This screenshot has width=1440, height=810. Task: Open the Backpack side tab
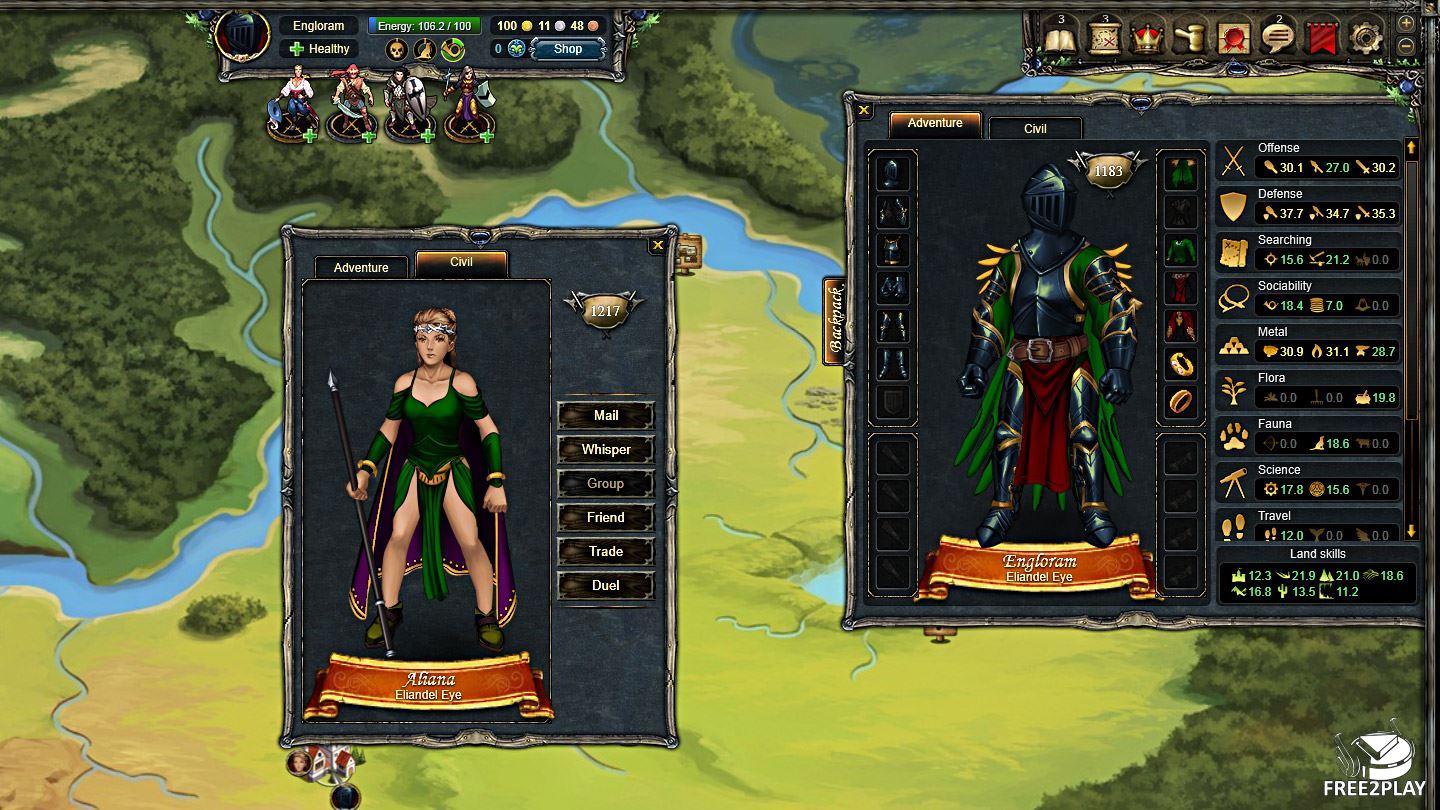(835, 321)
